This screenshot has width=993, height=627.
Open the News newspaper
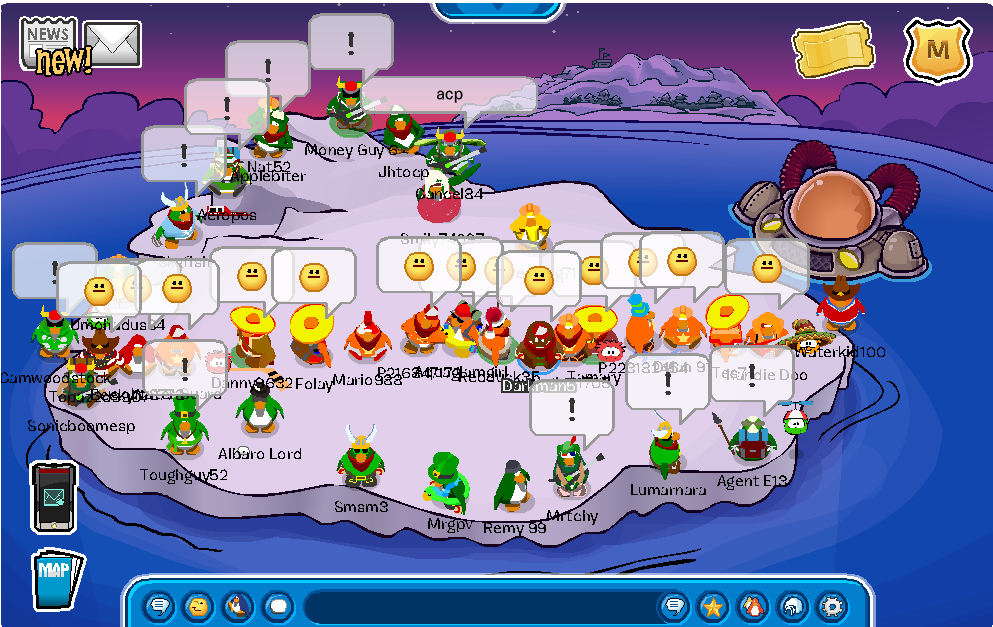[x=48, y=41]
